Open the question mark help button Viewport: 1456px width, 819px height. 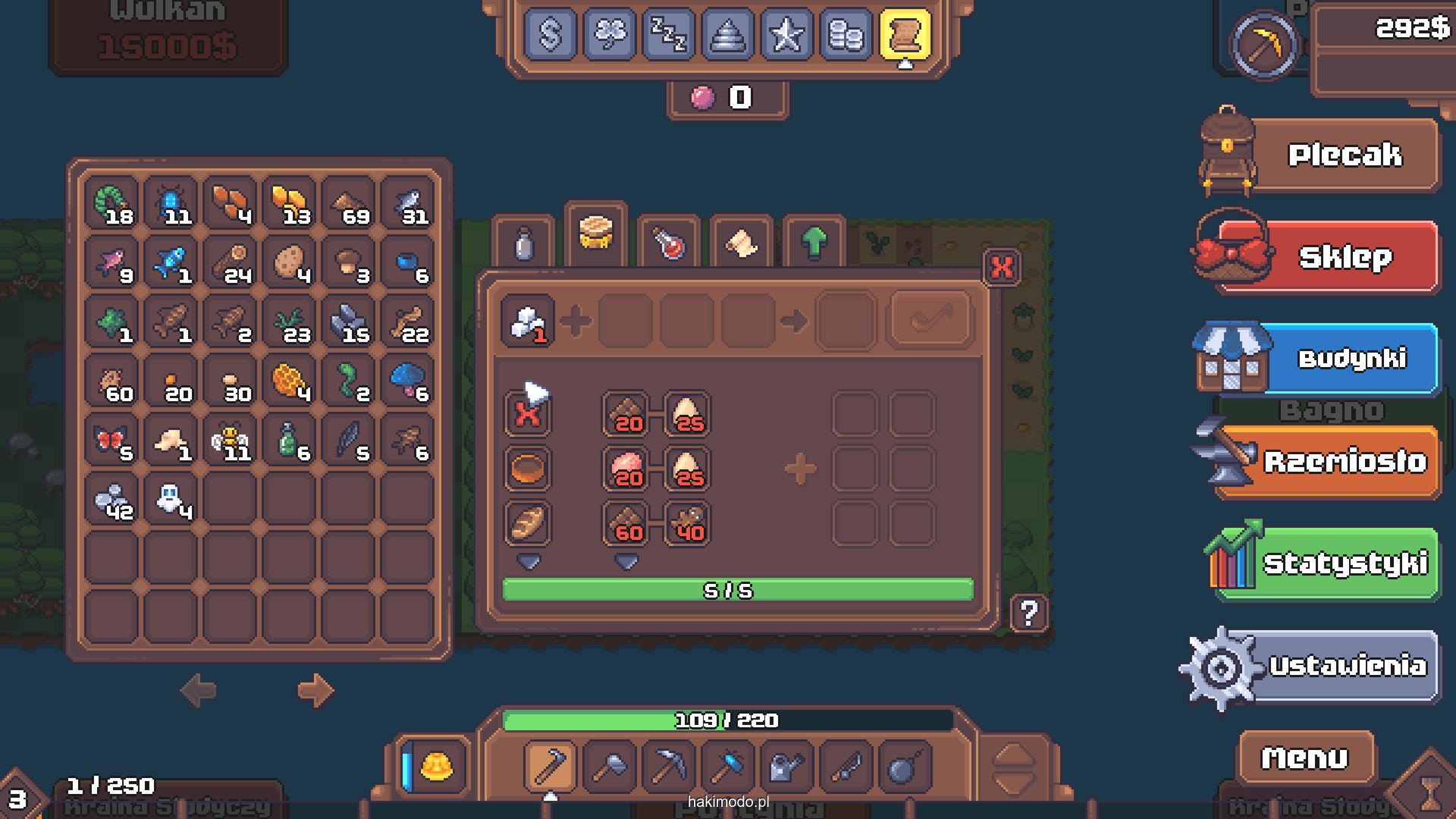pos(1029,613)
